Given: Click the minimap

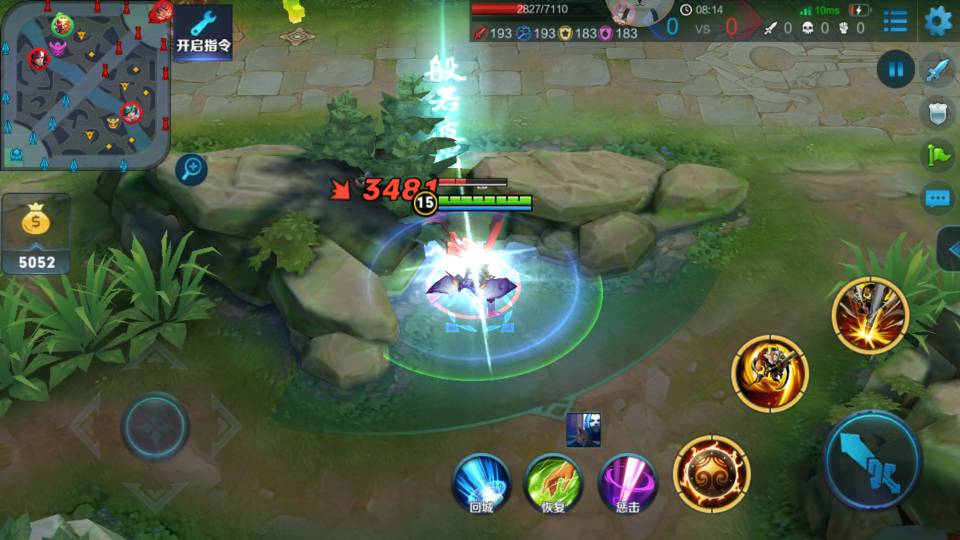Looking at the screenshot, I should point(85,84).
